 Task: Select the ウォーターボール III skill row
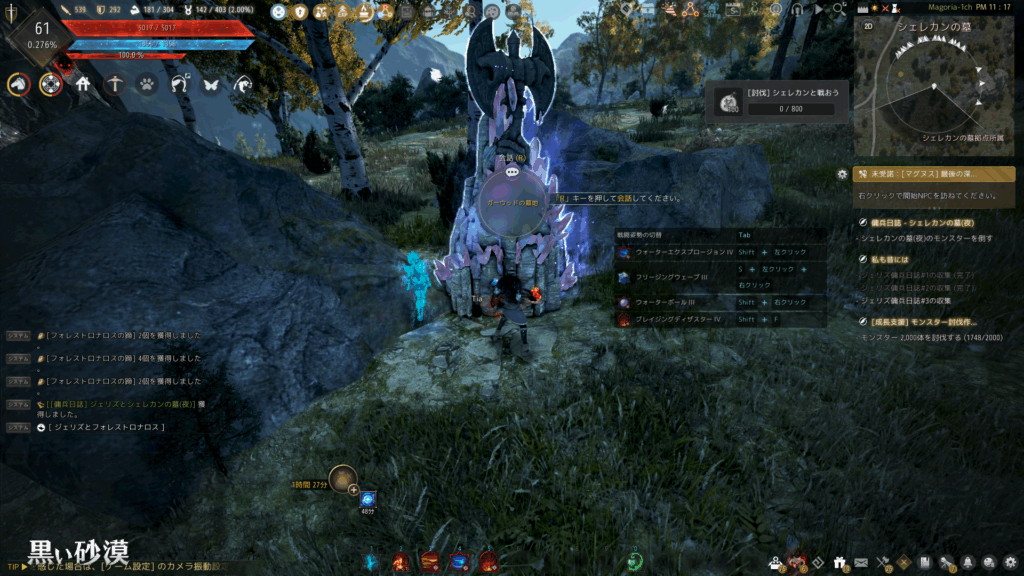[x=720, y=302]
